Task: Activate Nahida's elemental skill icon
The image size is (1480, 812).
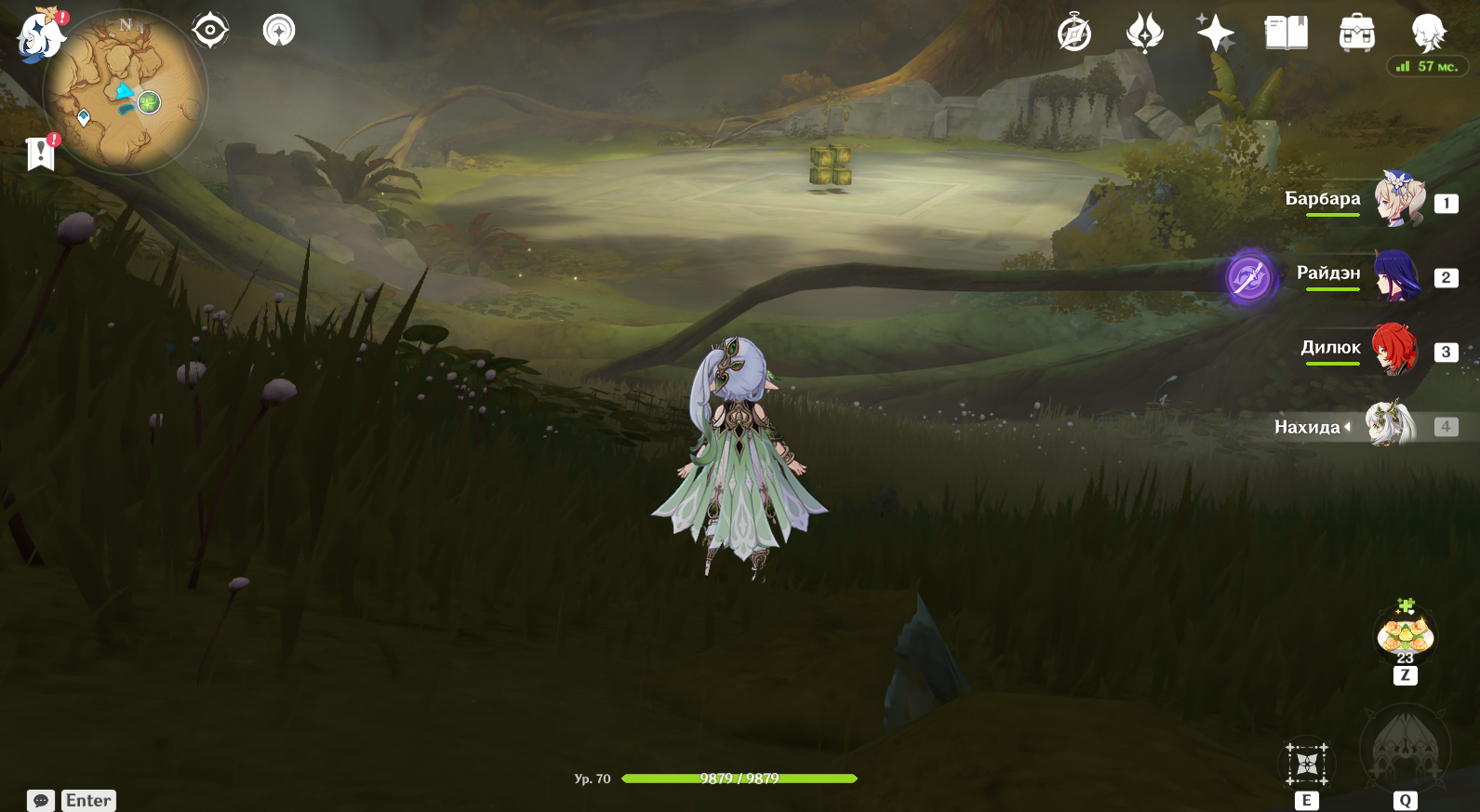Action: point(1307,765)
